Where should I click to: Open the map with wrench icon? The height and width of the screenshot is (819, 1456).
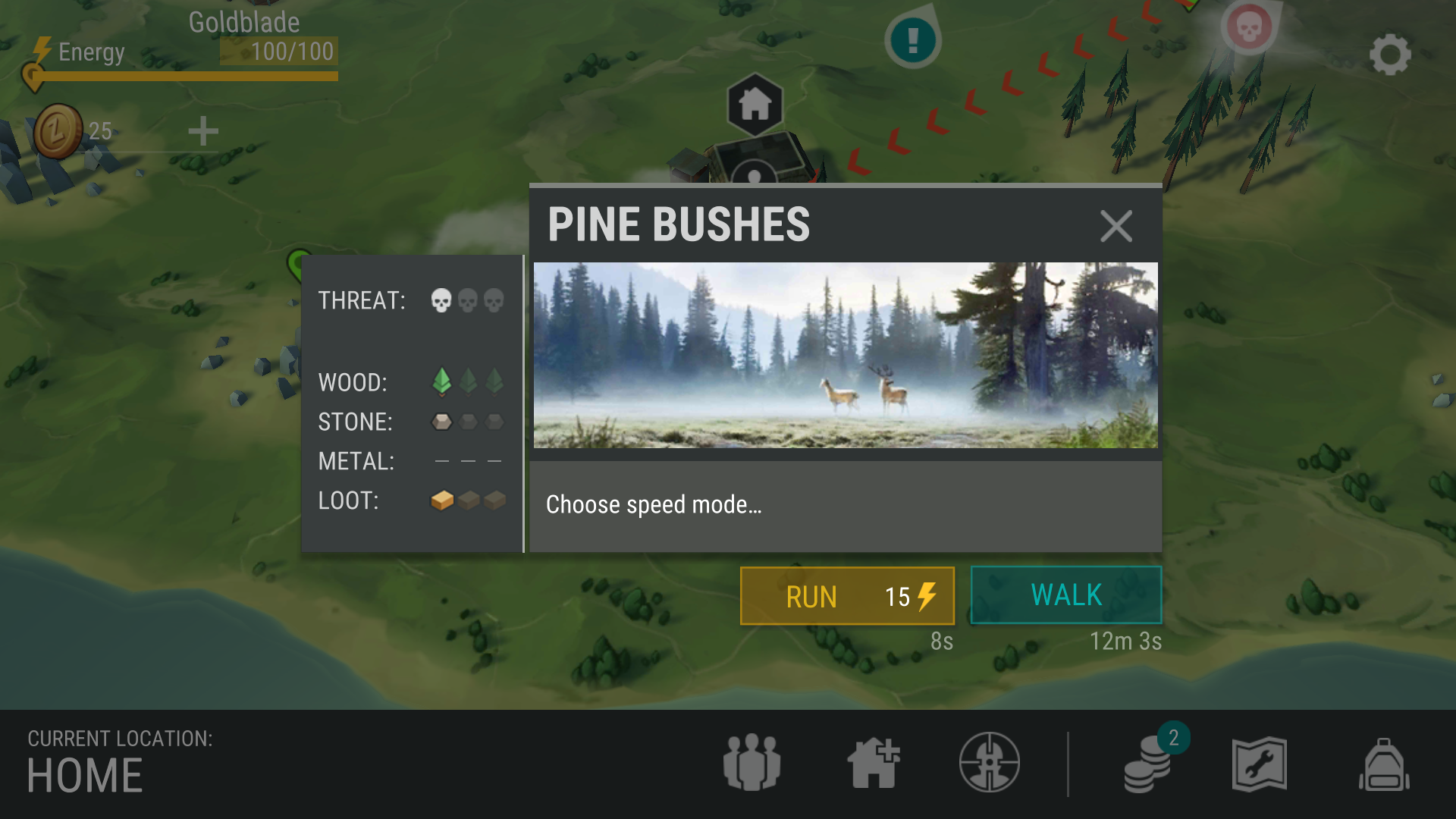[1259, 764]
